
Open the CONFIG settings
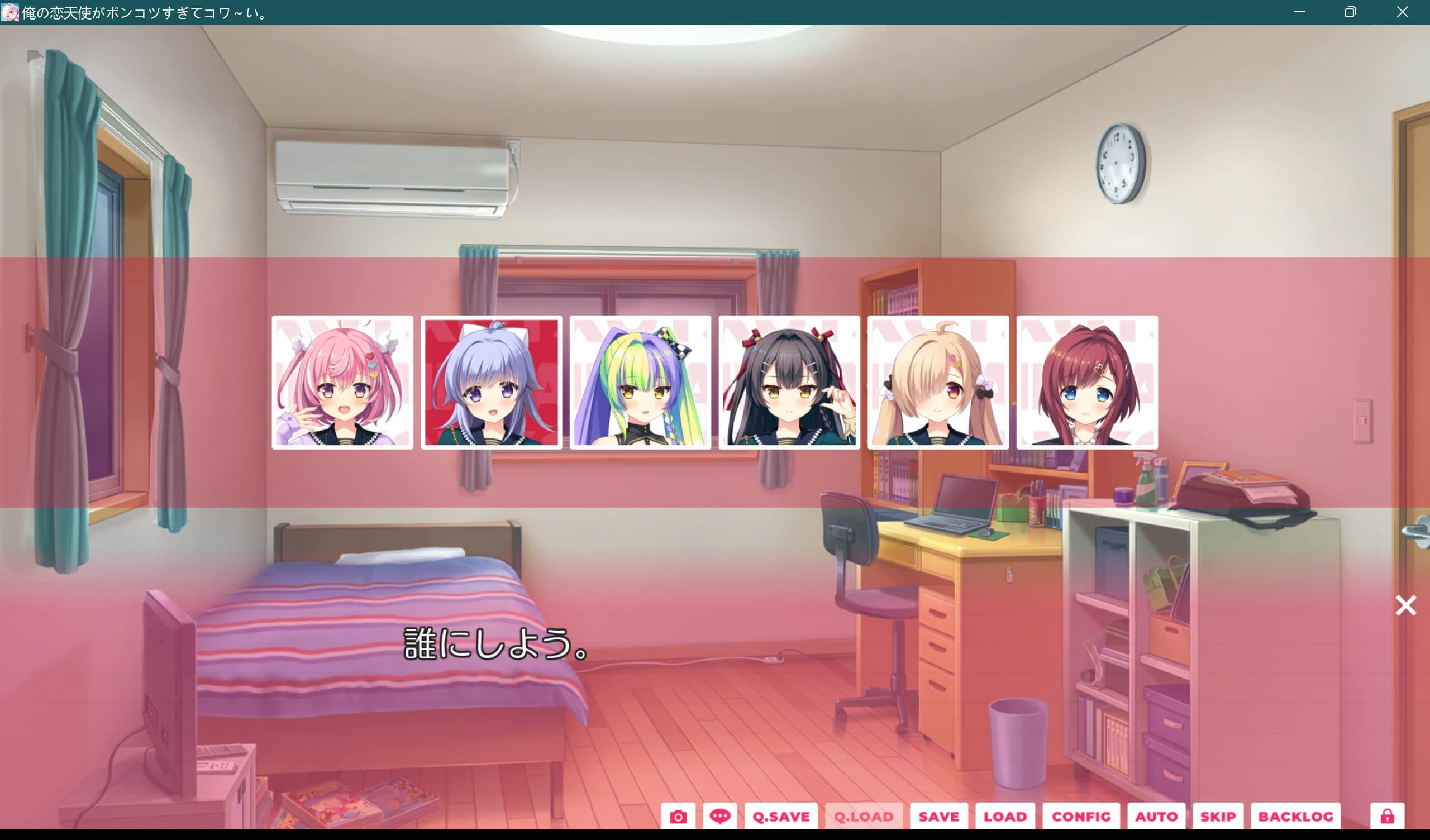click(x=1081, y=815)
